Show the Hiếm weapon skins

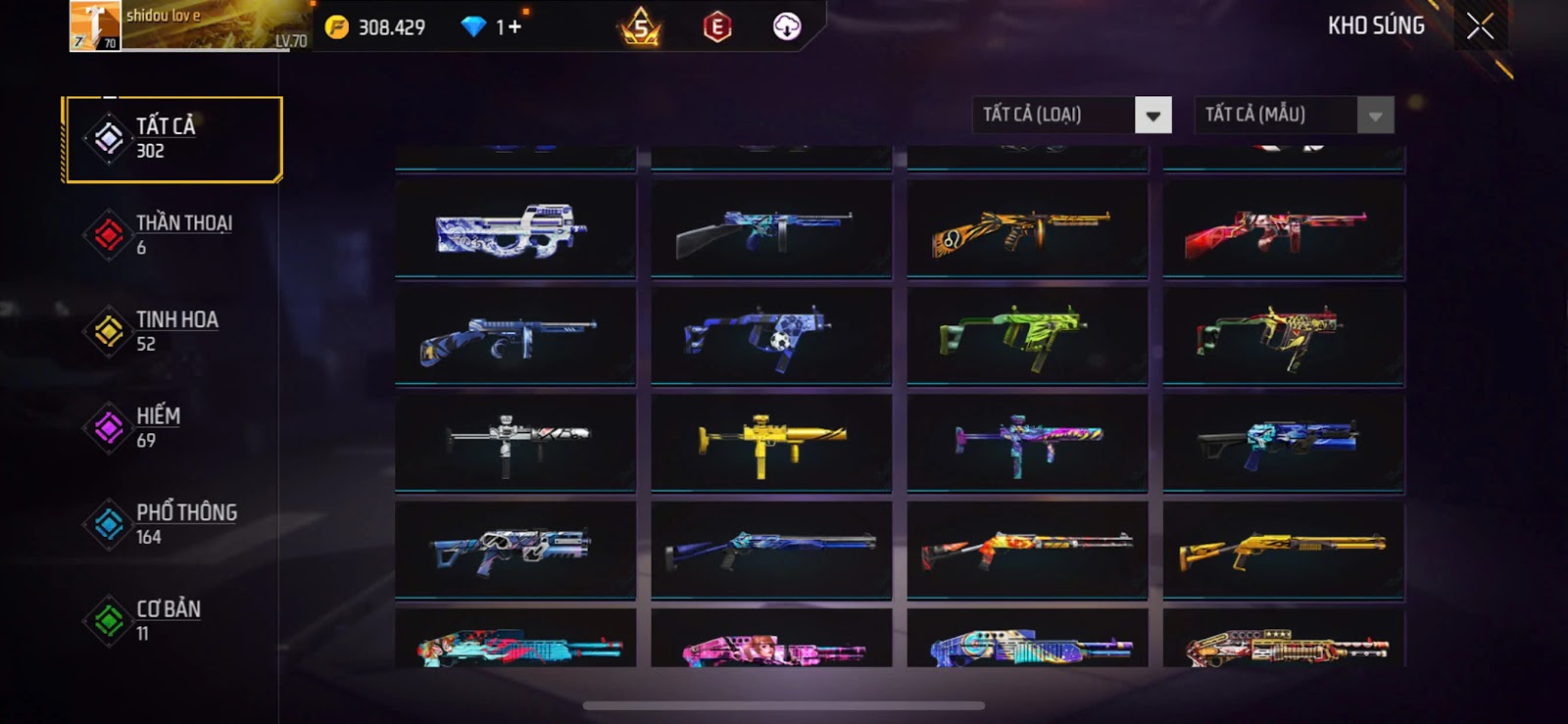172,428
